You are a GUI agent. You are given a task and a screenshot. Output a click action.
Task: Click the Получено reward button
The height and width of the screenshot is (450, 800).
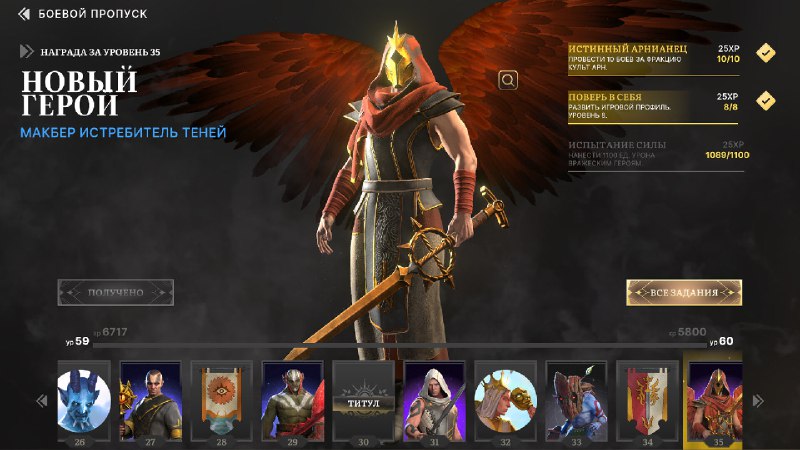[x=116, y=292]
